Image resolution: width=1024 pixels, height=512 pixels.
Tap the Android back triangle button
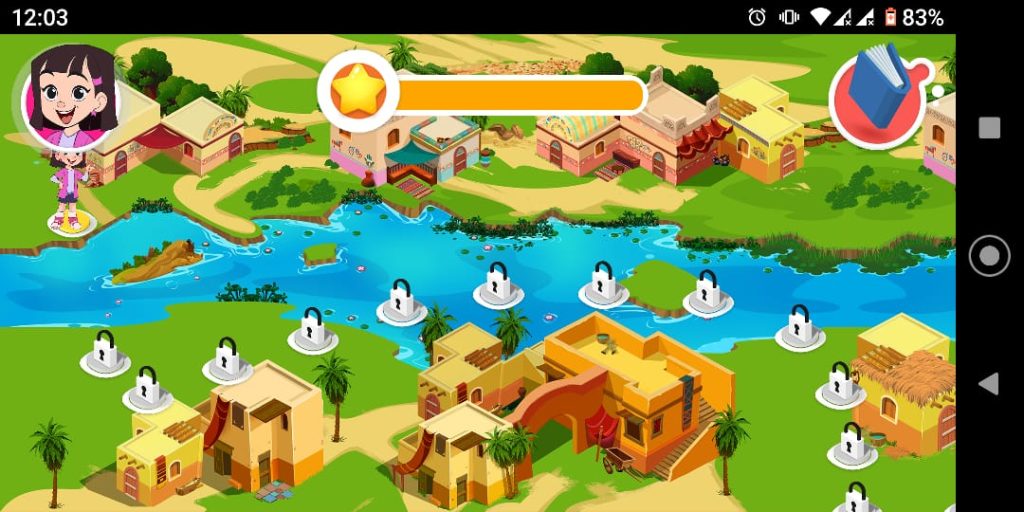coord(988,384)
